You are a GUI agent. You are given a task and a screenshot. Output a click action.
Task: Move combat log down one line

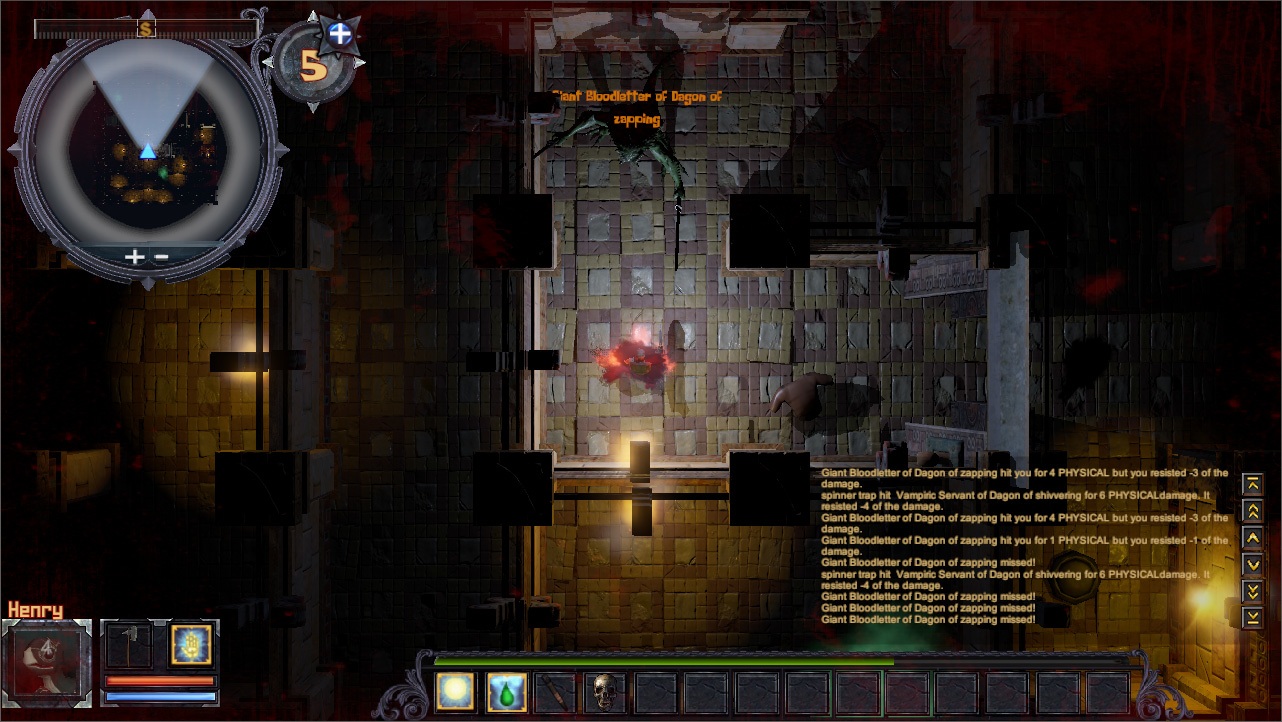(1252, 565)
